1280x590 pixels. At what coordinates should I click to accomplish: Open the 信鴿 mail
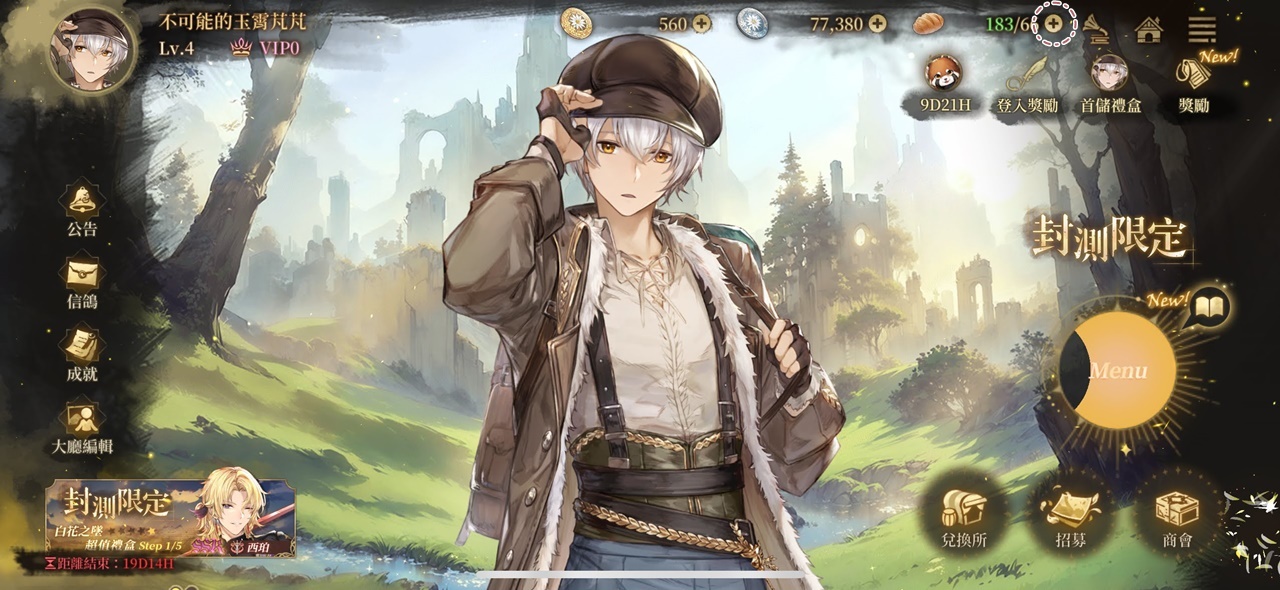tap(82, 281)
